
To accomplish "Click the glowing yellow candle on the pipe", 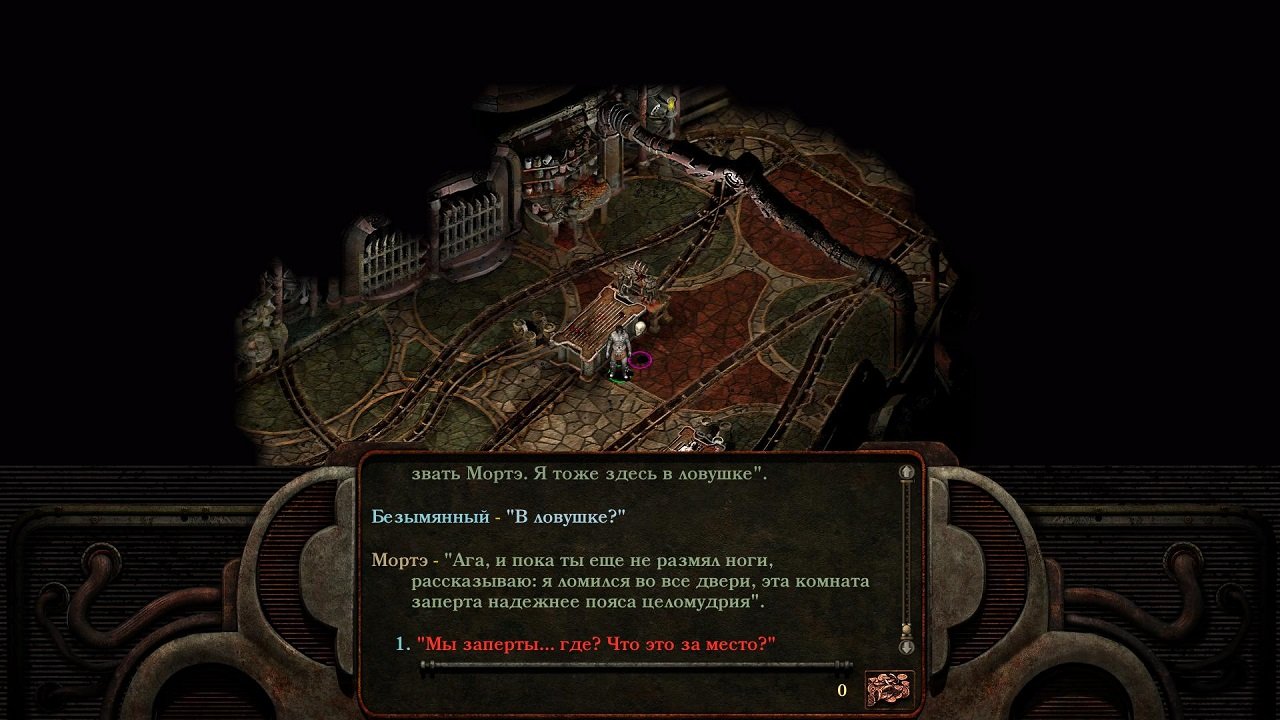I will coord(671,104).
